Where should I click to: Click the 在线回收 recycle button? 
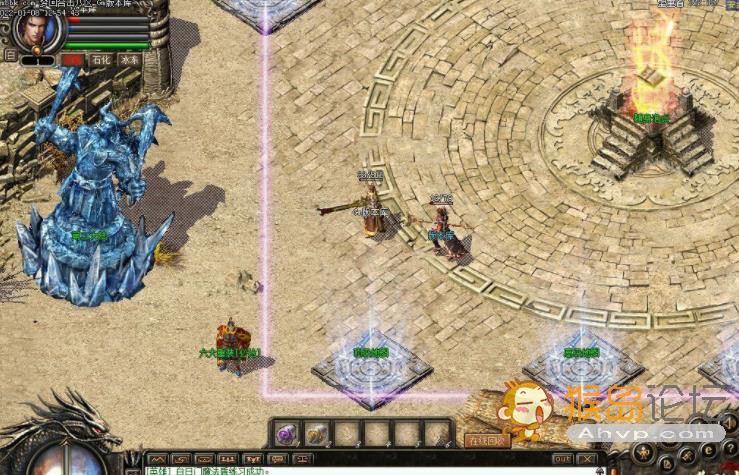[487, 440]
